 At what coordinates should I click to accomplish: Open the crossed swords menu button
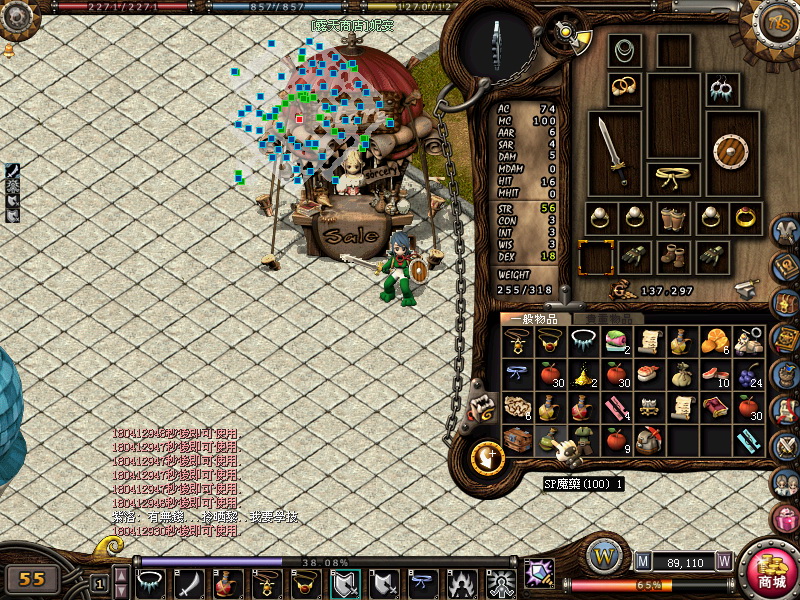pos(787,444)
